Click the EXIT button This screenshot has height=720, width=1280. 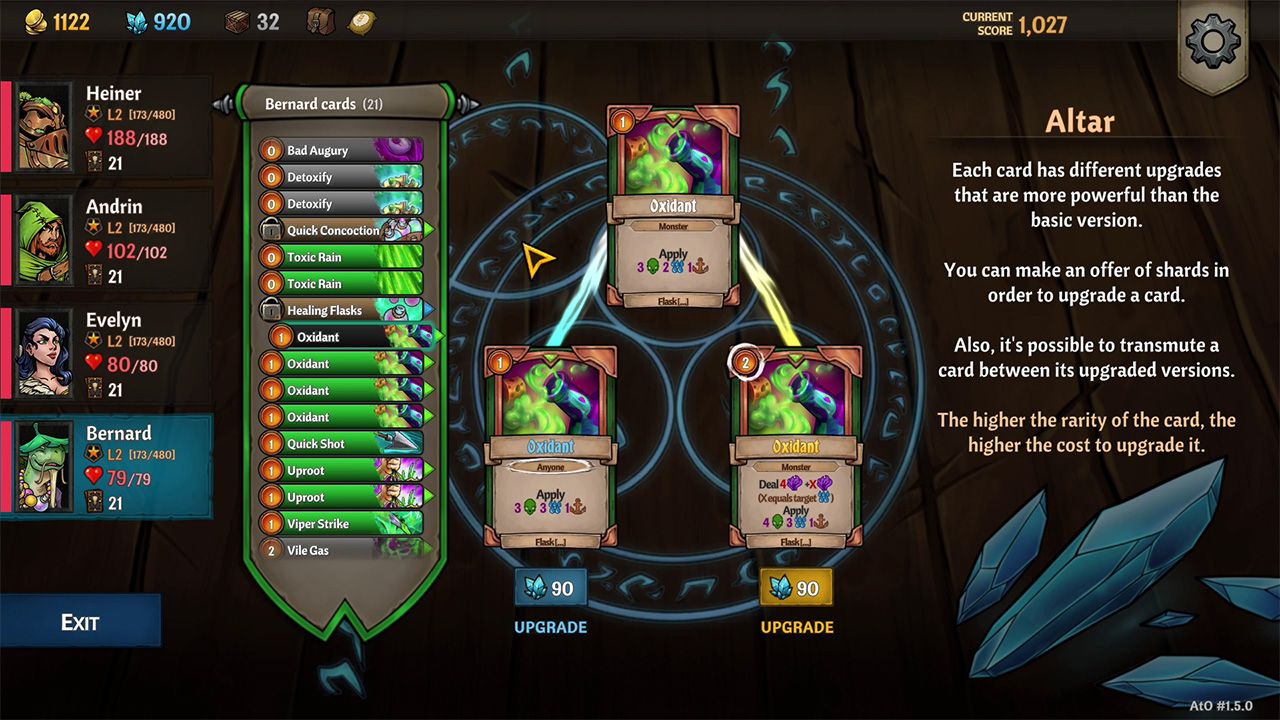coord(81,620)
